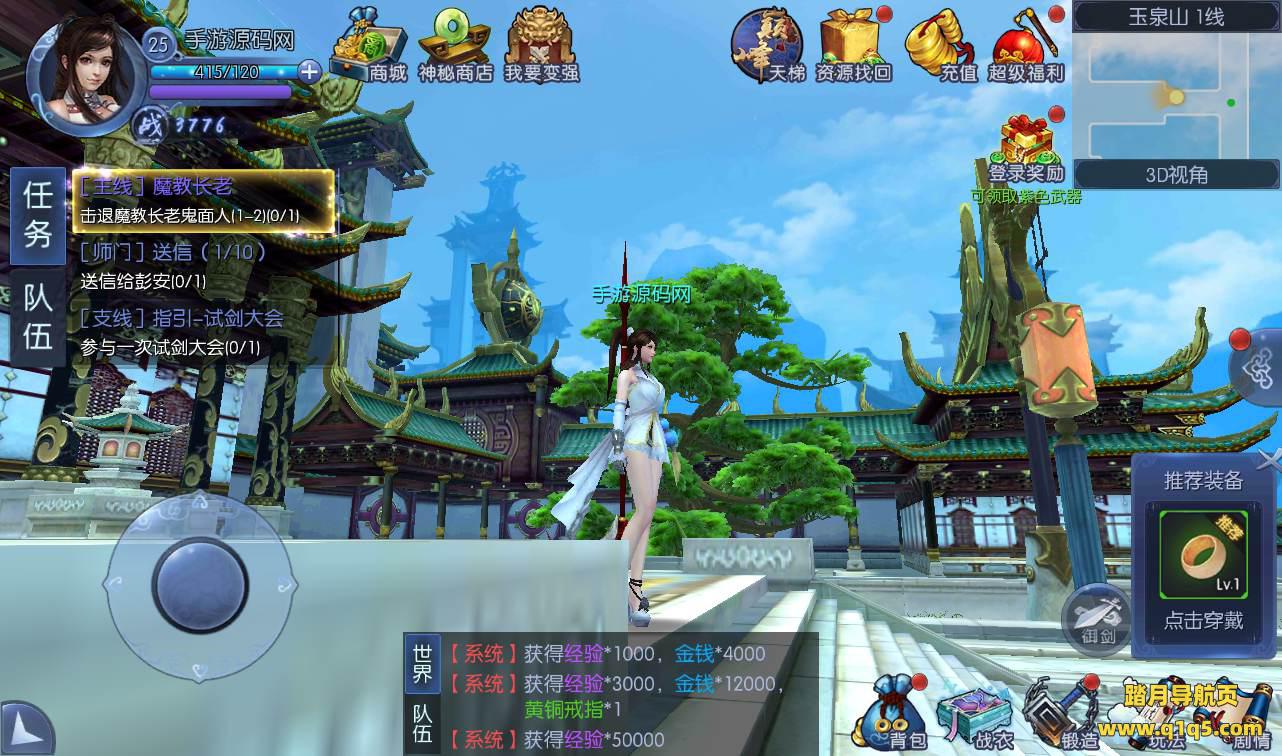This screenshot has width=1282, height=756.
Task: Click the 我要变强 icon
Action: click(x=541, y=46)
